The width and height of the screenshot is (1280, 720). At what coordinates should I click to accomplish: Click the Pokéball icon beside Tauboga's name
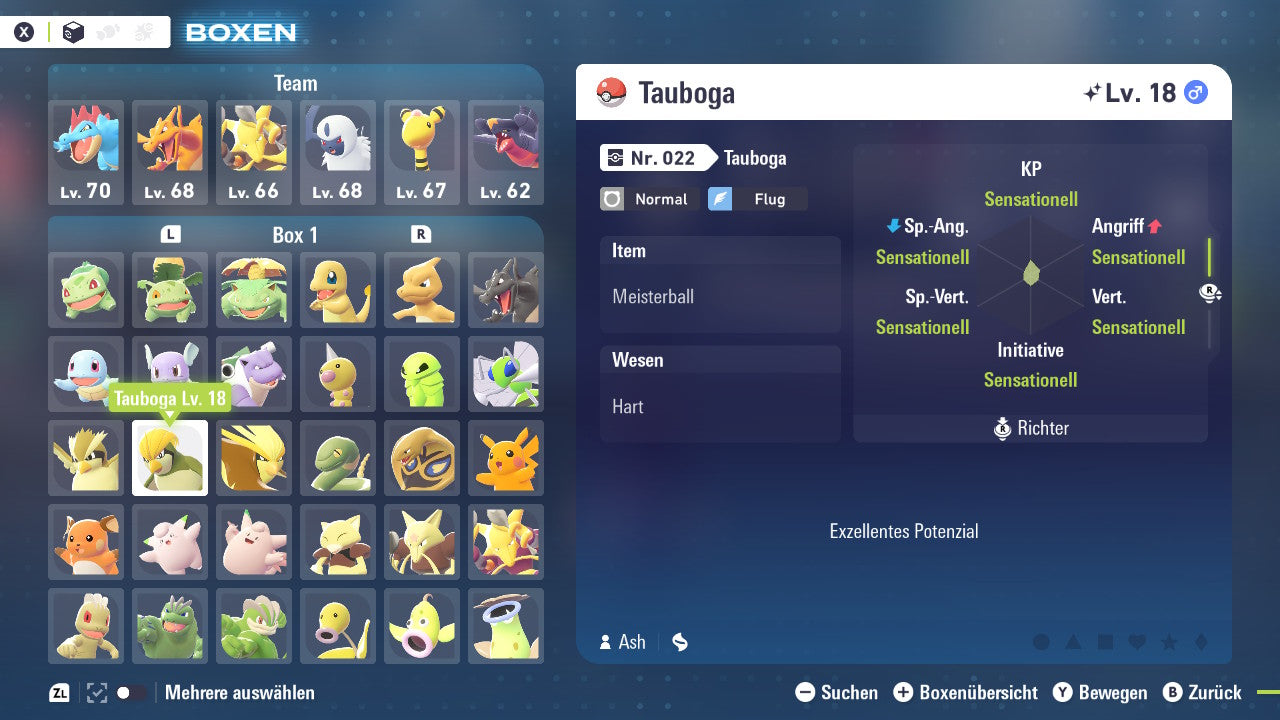click(613, 92)
